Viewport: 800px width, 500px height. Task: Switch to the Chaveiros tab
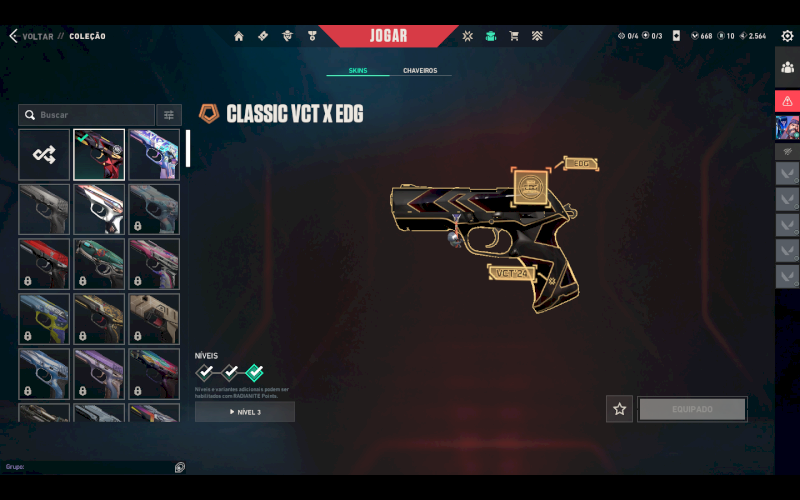[x=420, y=71]
